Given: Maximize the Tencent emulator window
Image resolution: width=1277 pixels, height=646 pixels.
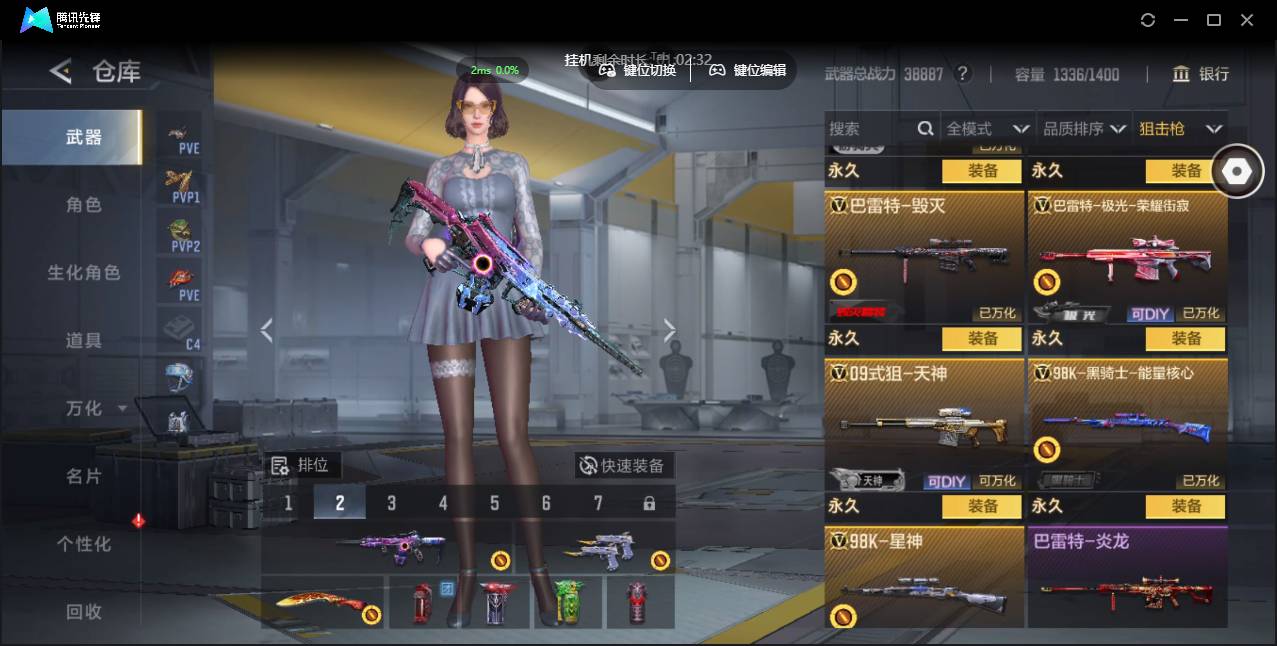Looking at the screenshot, I should (1214, 20).
